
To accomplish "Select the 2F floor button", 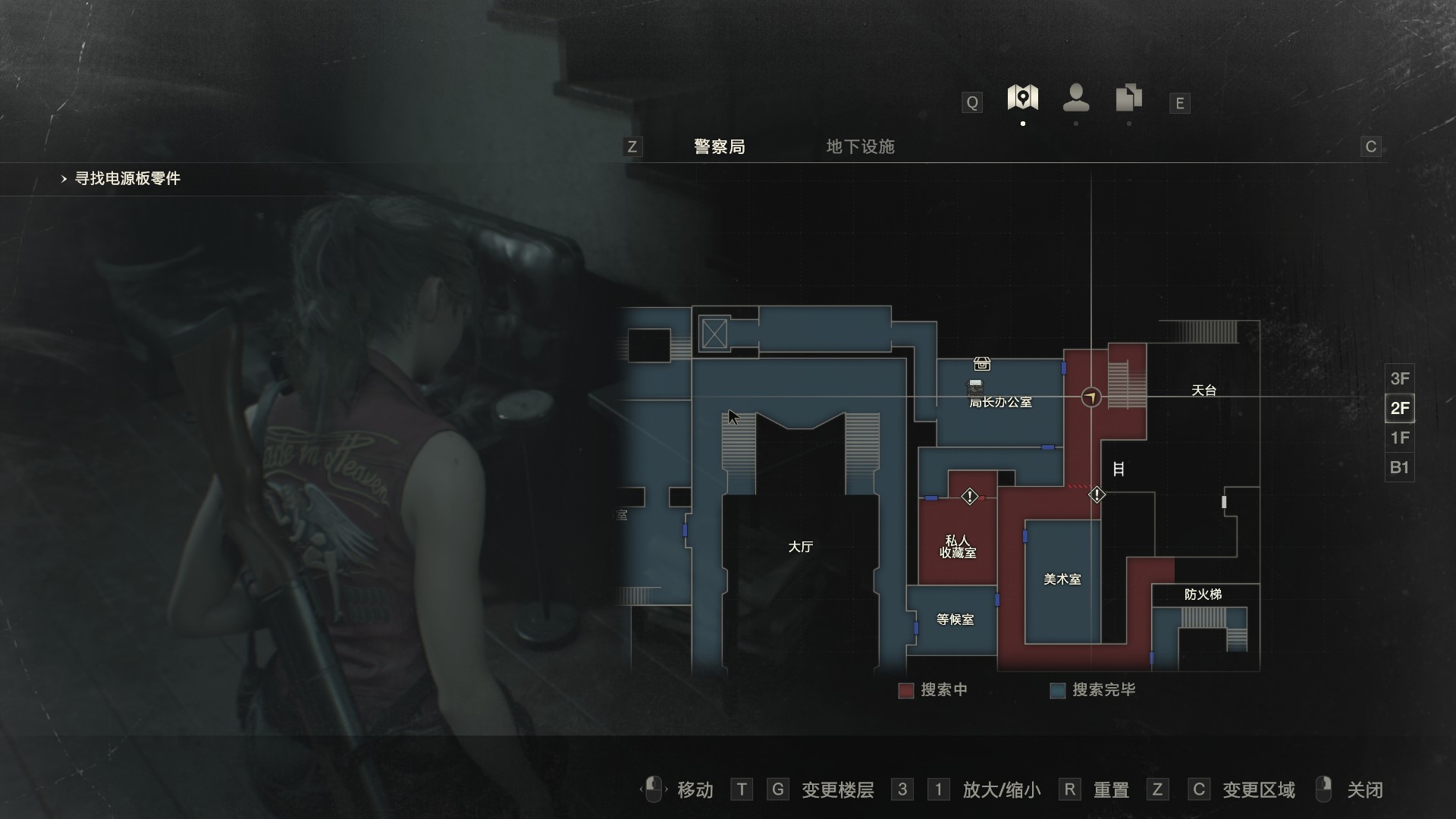I will coord(1399,408).
